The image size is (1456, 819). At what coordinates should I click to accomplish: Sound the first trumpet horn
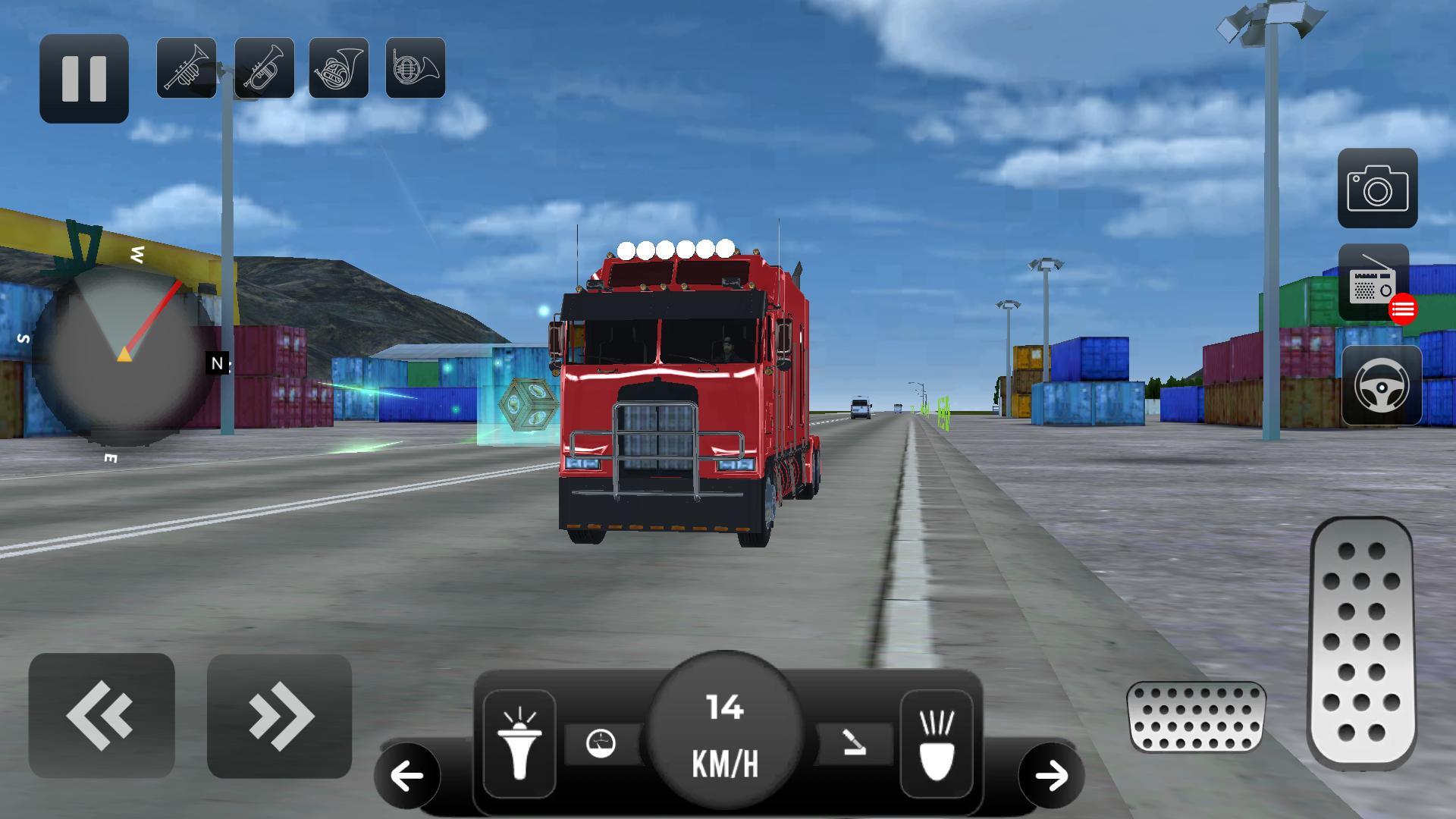pyautogui.click(x=187, y=68)
